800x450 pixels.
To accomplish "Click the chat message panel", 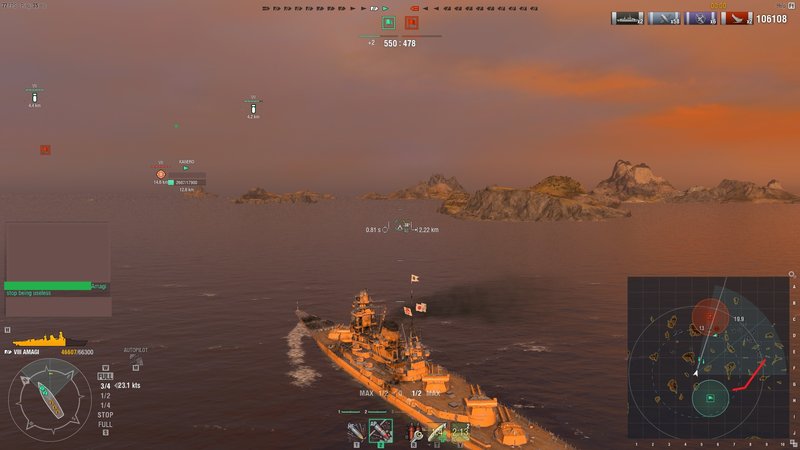I will tap(57, 257).
